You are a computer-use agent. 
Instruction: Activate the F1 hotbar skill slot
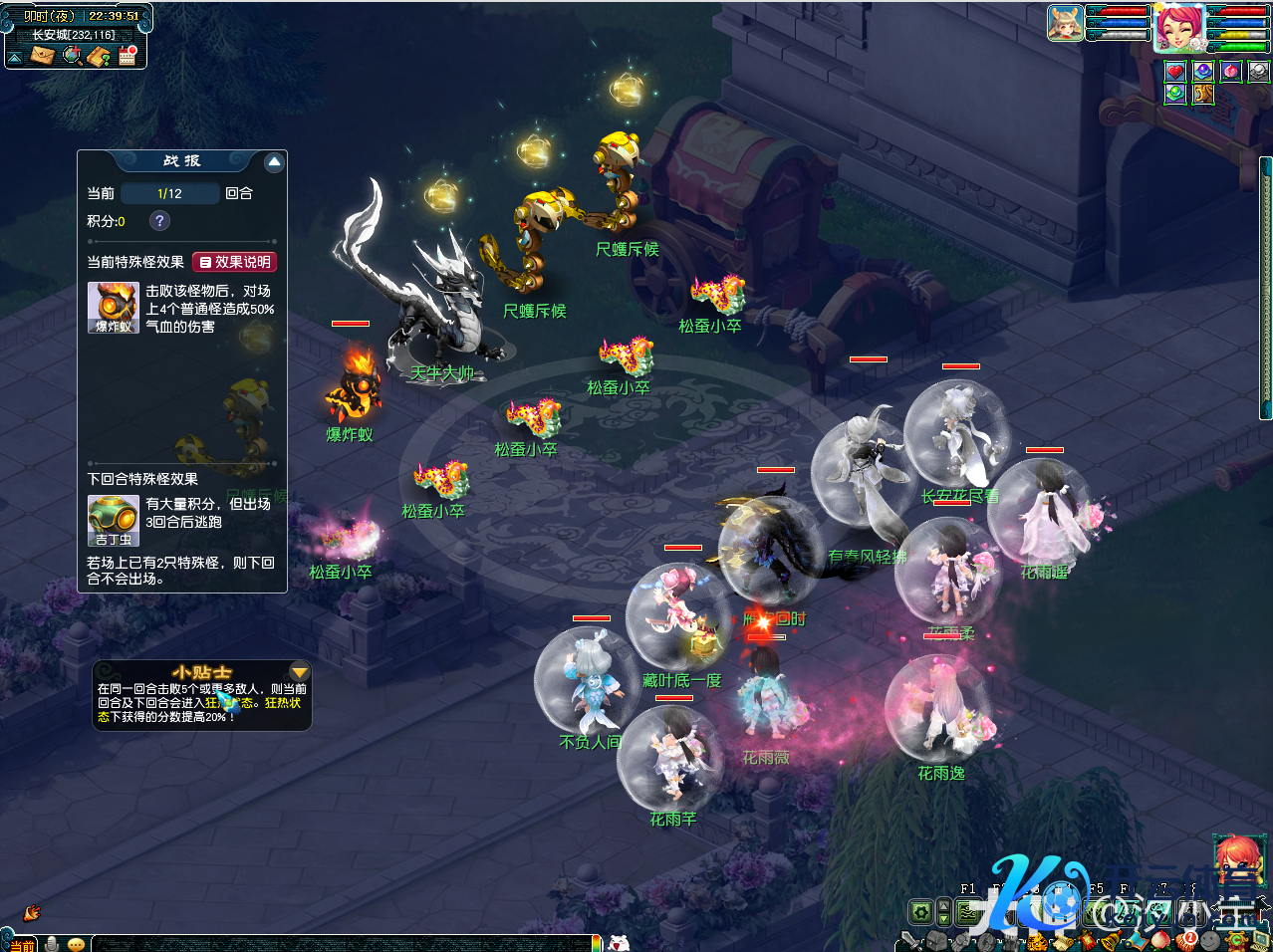968,909
